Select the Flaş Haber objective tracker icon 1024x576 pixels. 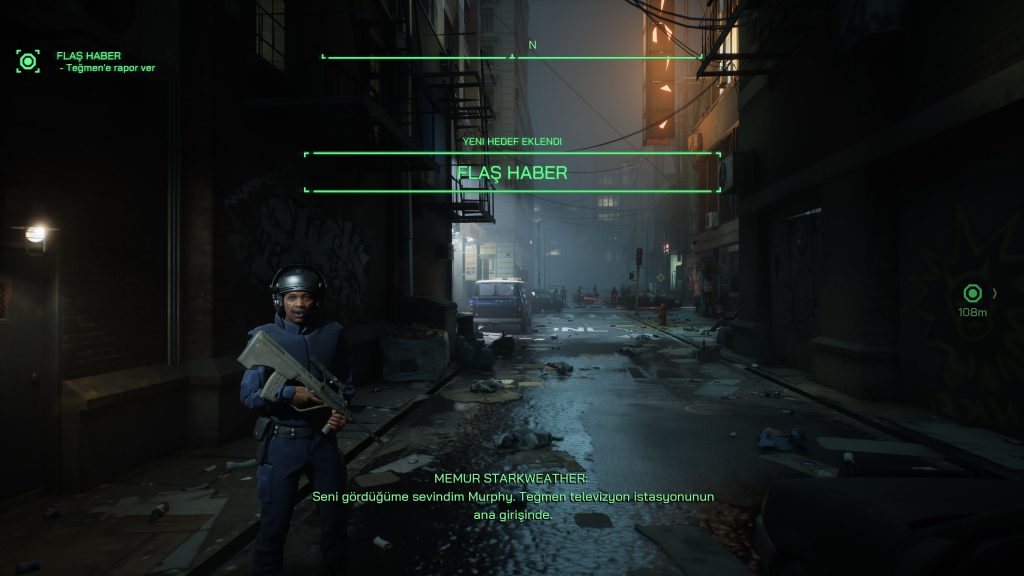tap(27, 61)
